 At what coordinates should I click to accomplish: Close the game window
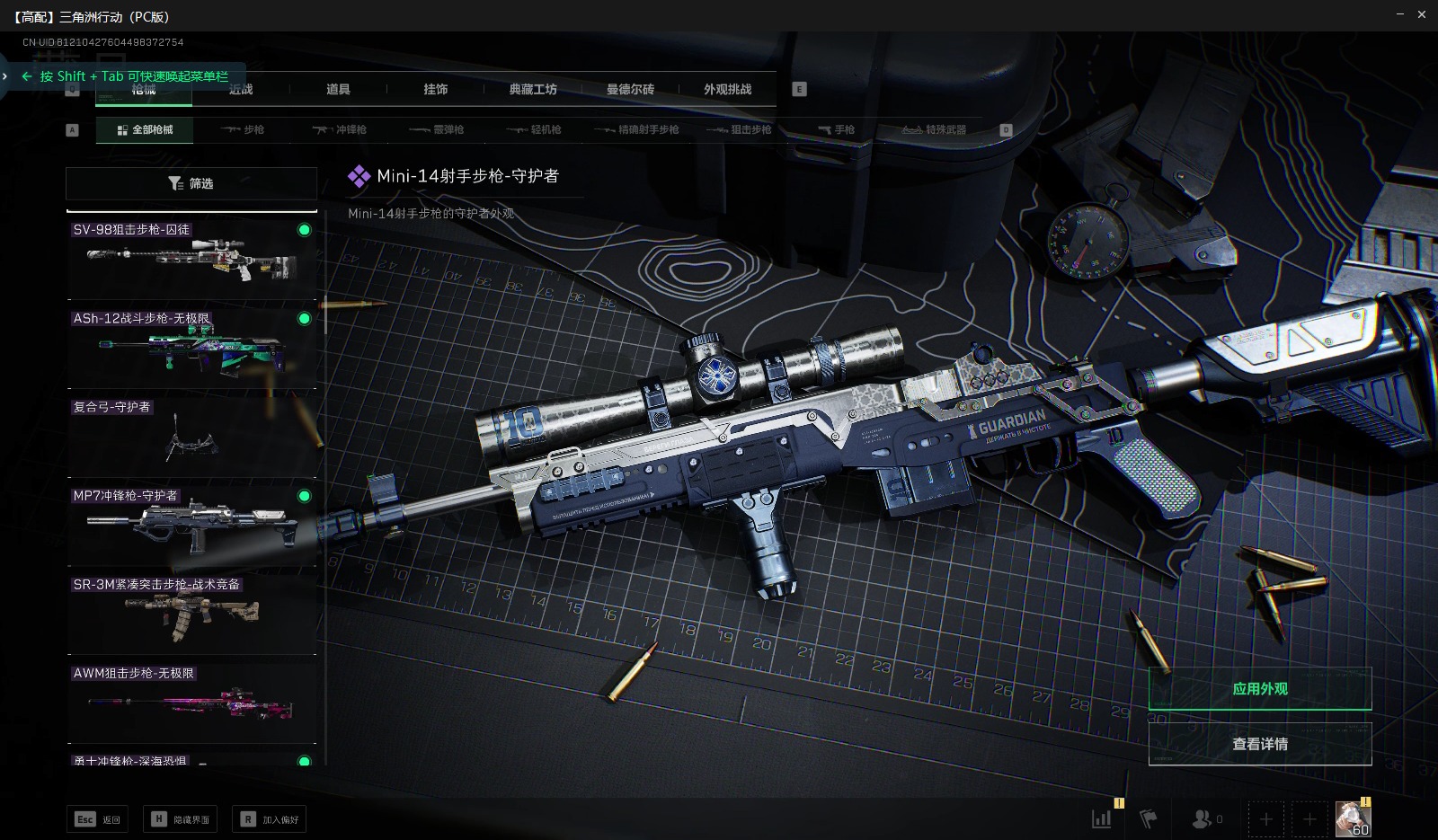click(1422, 14)
